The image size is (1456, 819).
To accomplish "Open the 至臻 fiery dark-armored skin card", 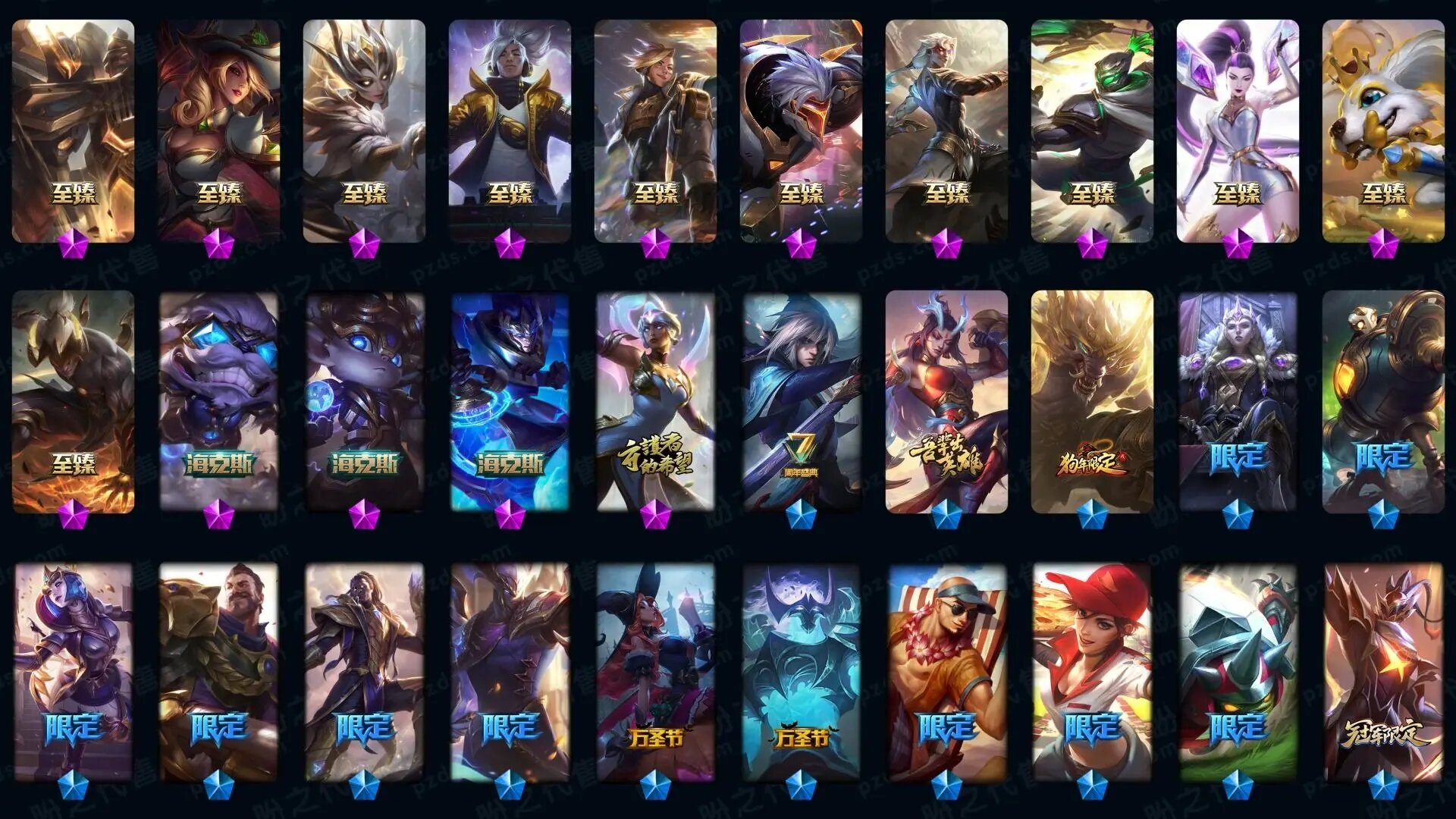I will 73,402.
